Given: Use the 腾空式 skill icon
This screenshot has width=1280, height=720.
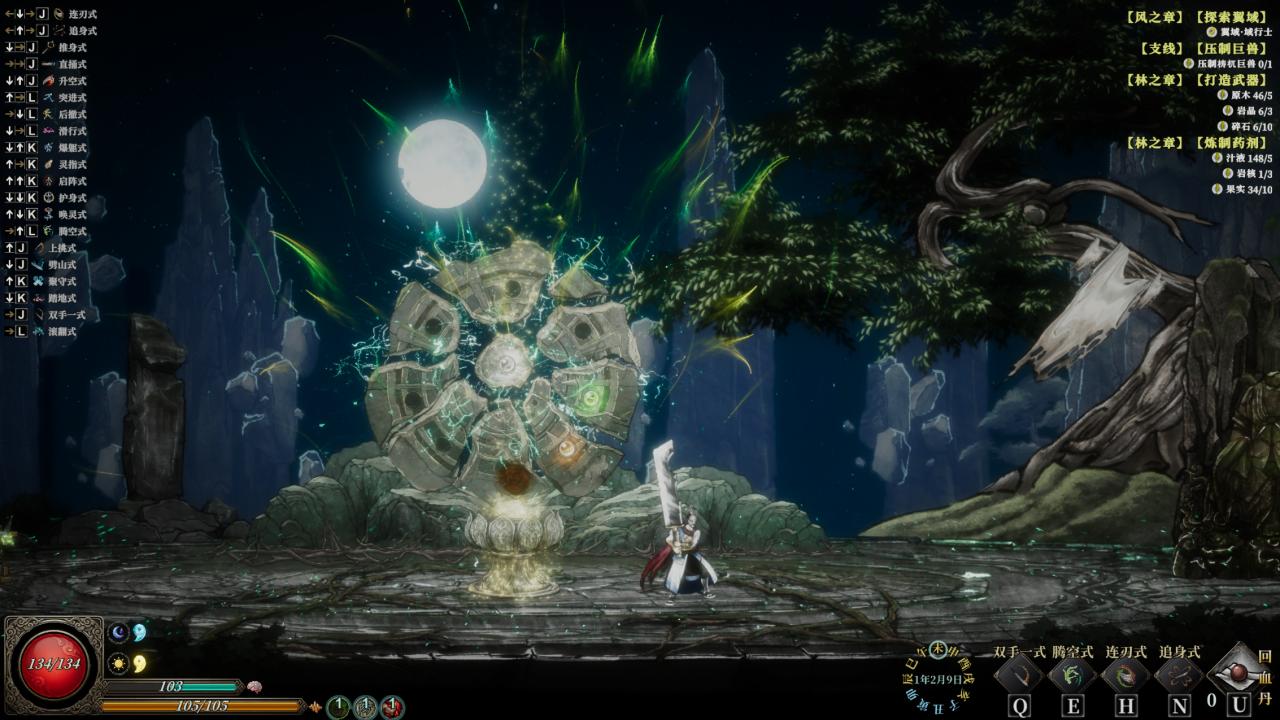Looking at the screenshot, I should (1072, 676).
